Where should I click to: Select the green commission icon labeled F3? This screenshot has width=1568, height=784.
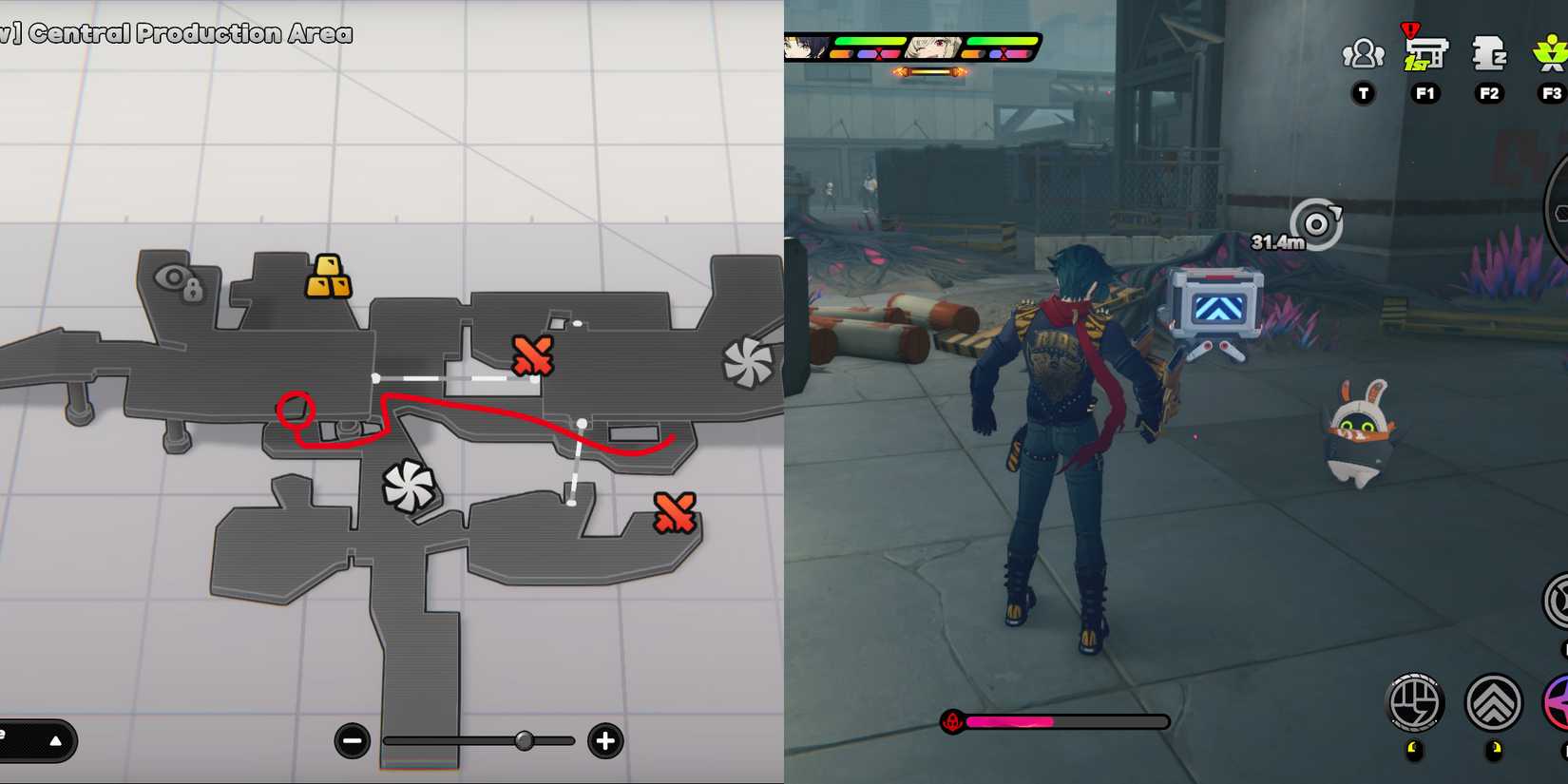click(1551, 52)
